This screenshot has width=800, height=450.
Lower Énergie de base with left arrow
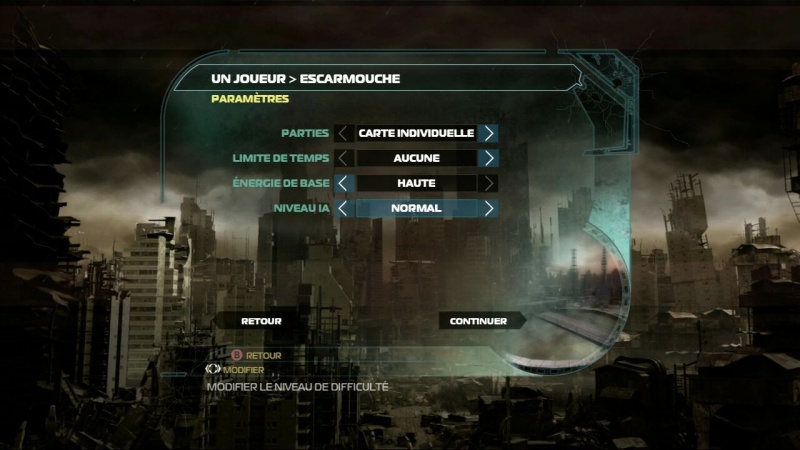click(343, 183)
